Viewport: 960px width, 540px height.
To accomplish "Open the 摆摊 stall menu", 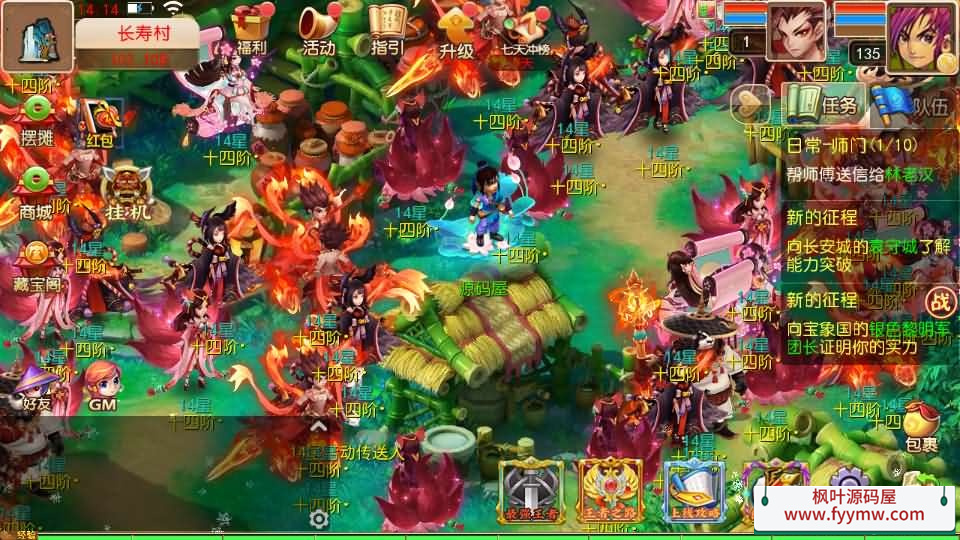I will 37,116.
